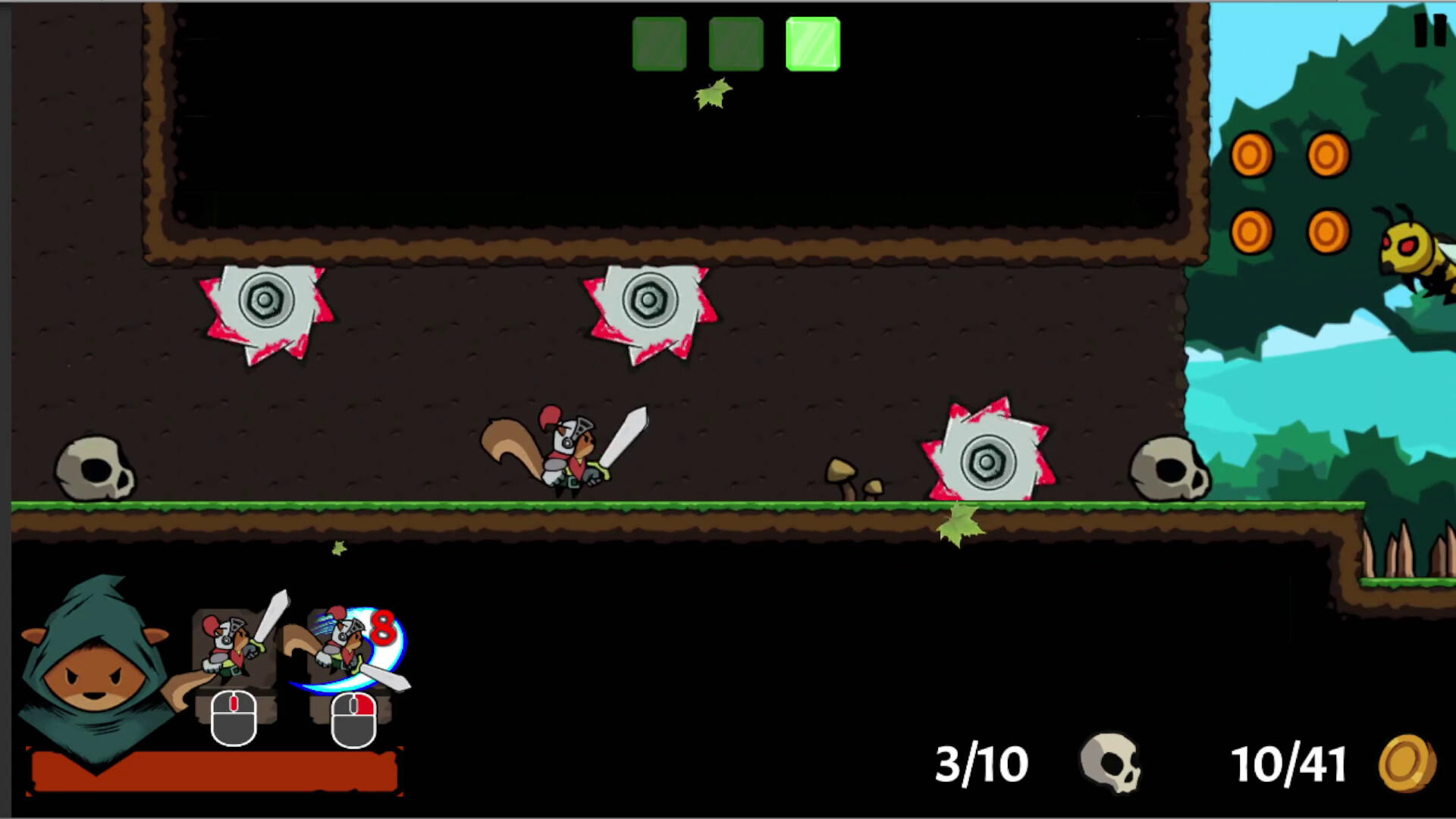Click the 3/10 skull counter text
Screen dimensions: 1456x819
[982, 764]
